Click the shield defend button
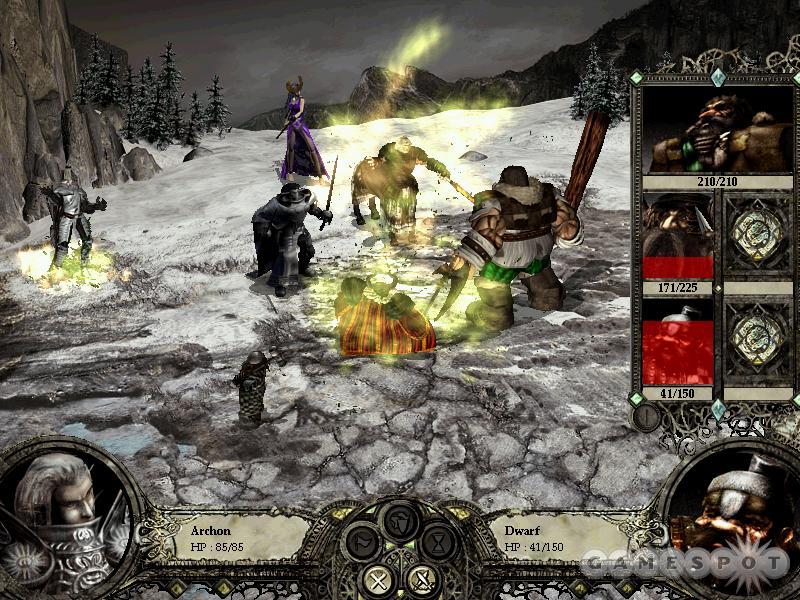Viewport: 800px width, 600px height. point(400,522)
